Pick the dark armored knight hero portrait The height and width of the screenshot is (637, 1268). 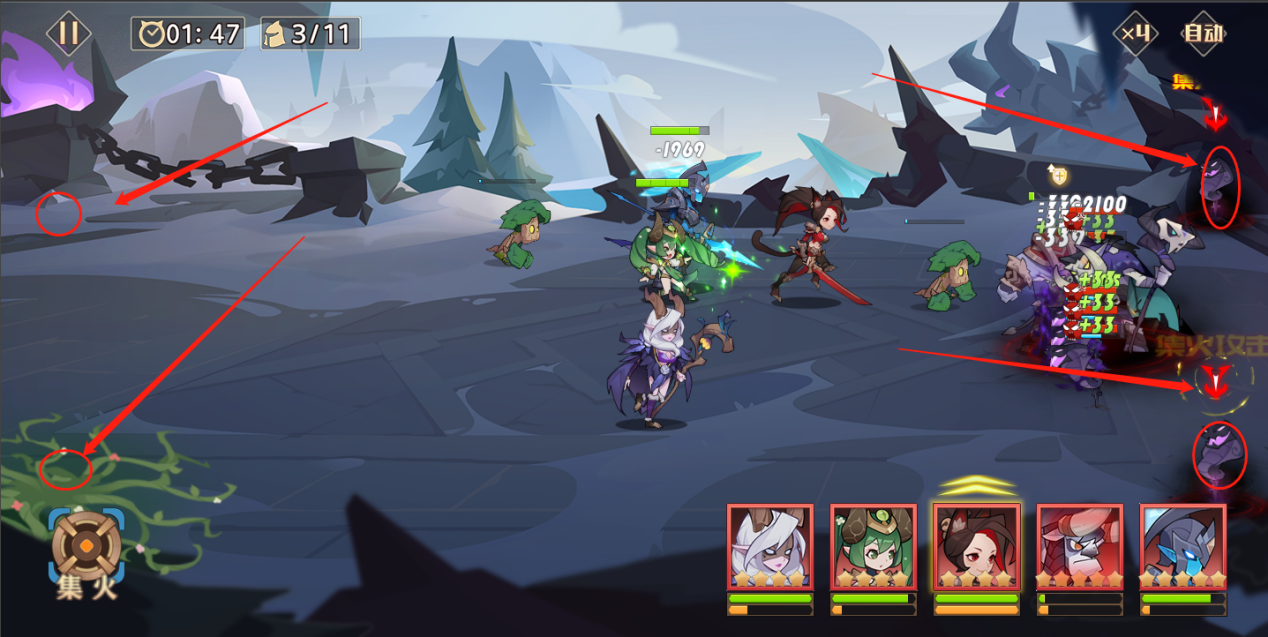point(1182,547)
